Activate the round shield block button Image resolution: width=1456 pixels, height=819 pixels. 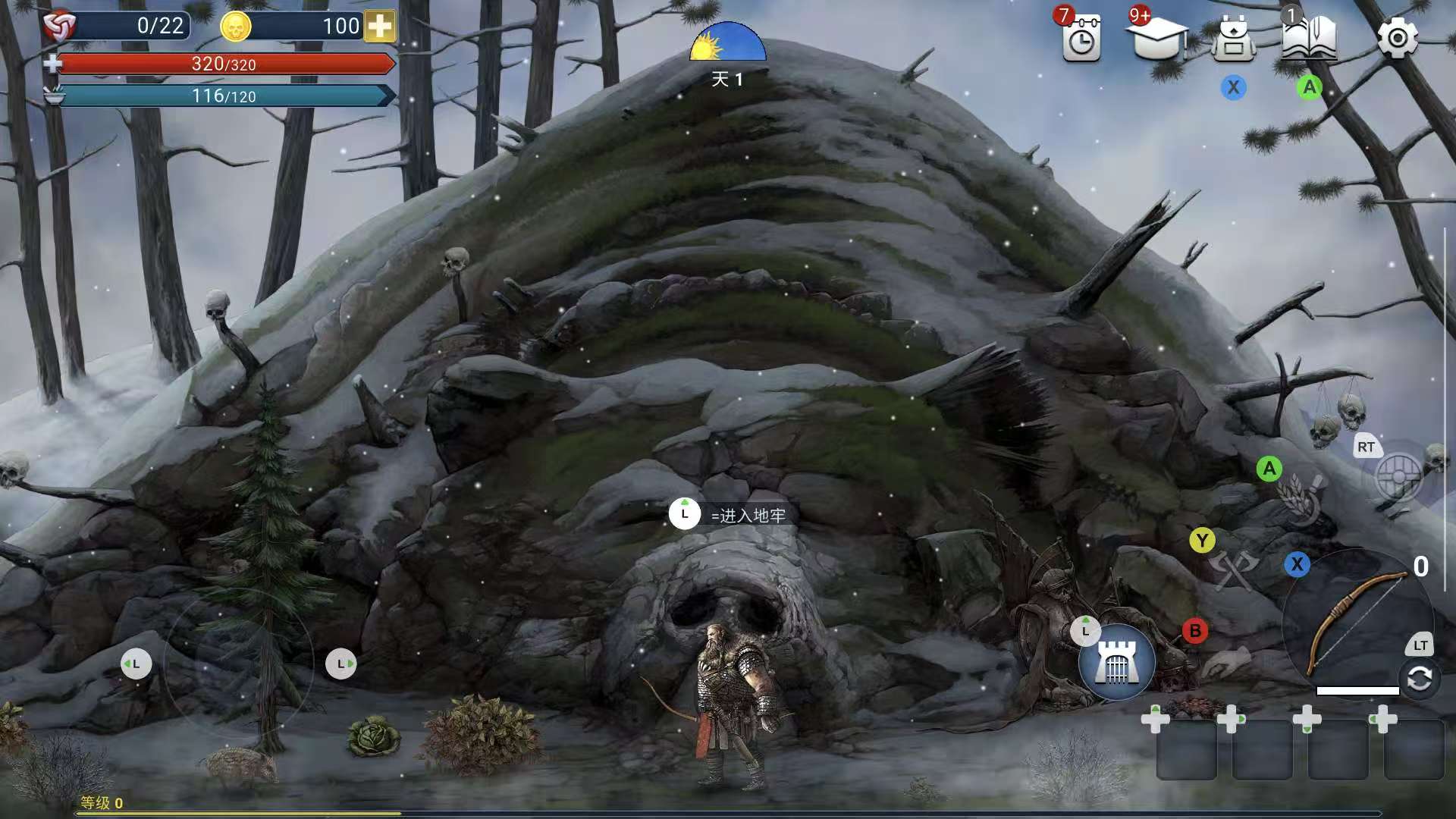[1399, 478]
